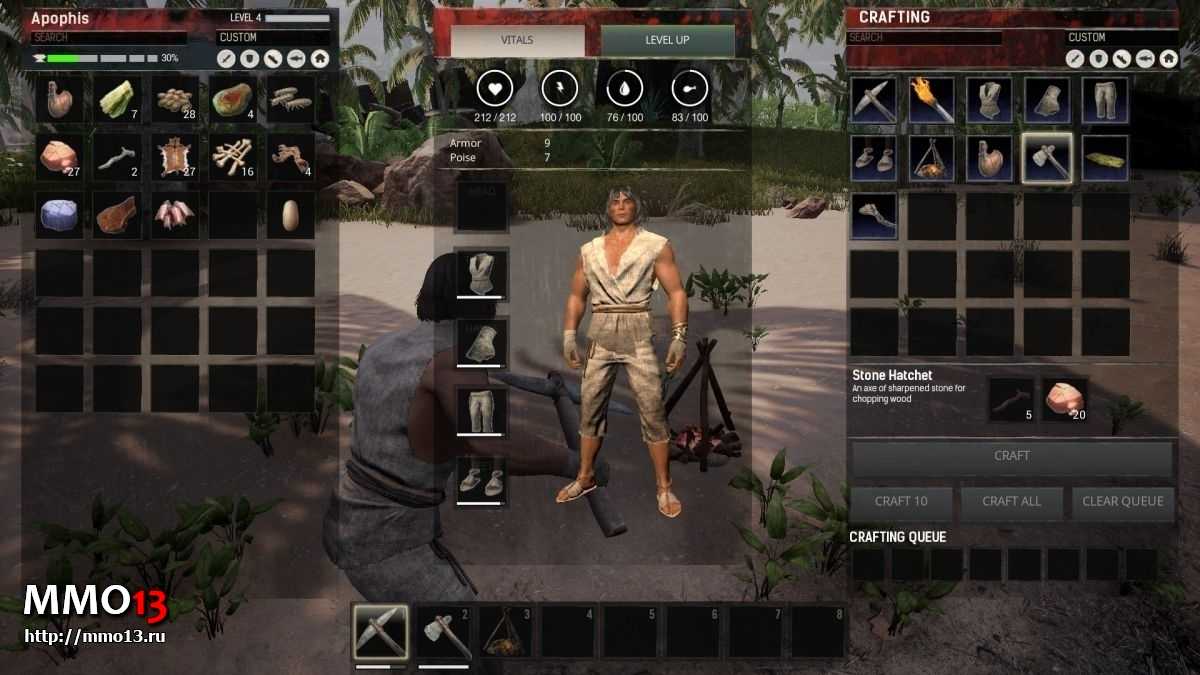Select the blue-grey stone in inventory
The image size is (1200, 675).
[x=59, y=214]
